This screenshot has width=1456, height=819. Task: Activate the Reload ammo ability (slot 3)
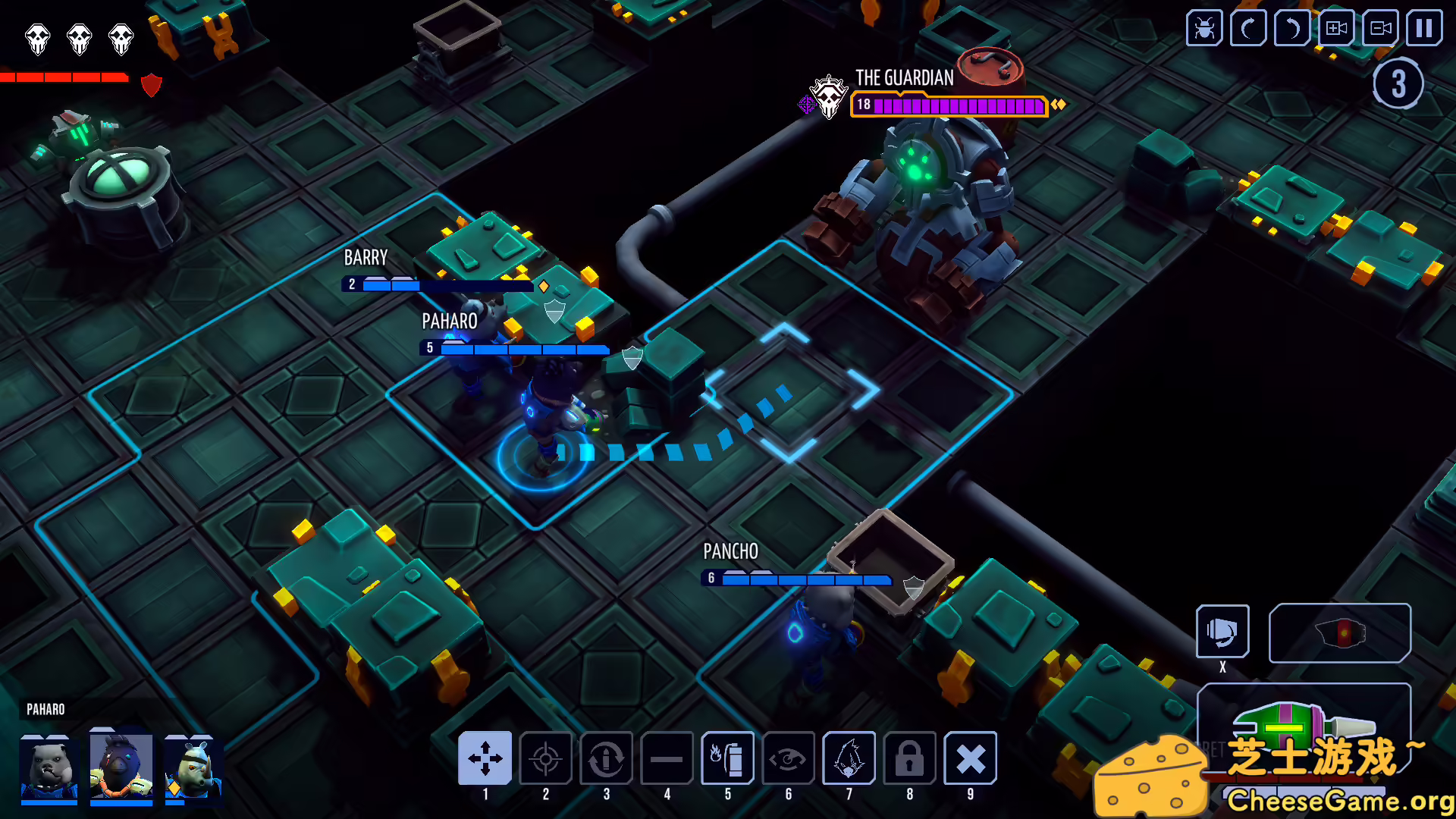pos(607,758)
